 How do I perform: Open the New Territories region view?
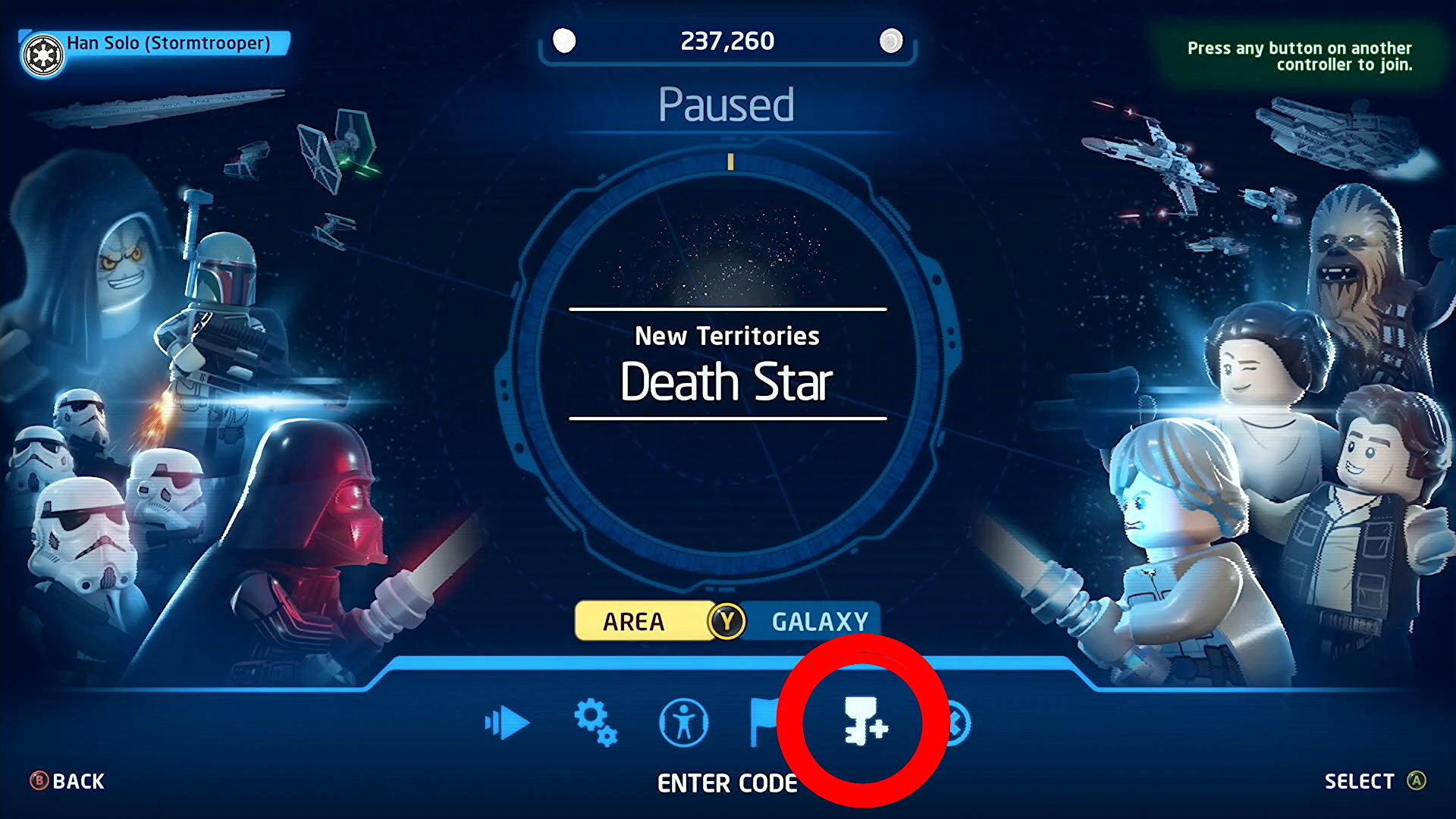(726, 337)
